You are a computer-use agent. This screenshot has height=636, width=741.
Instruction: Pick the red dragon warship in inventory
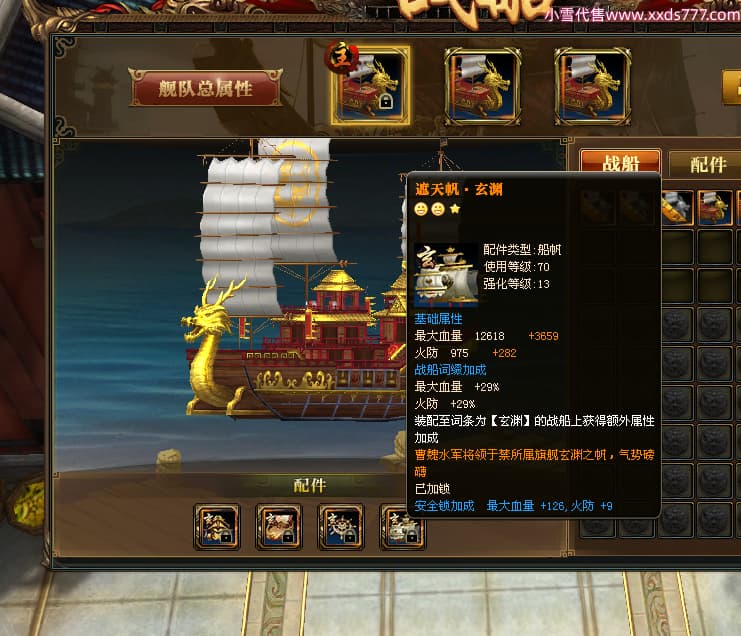[713, 207]
